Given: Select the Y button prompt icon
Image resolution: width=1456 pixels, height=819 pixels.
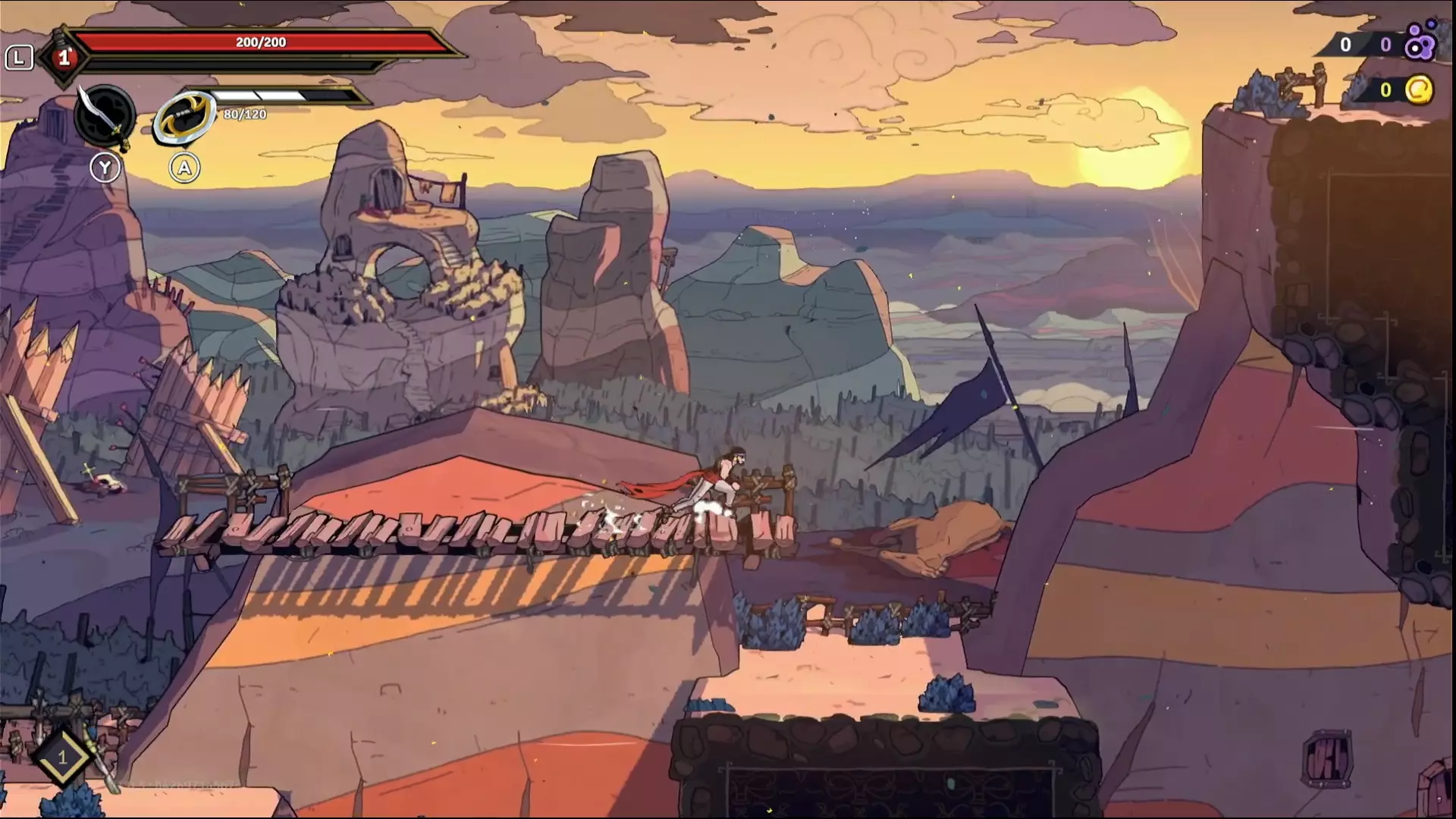Looking at the screenshot, I should point(106,168).
